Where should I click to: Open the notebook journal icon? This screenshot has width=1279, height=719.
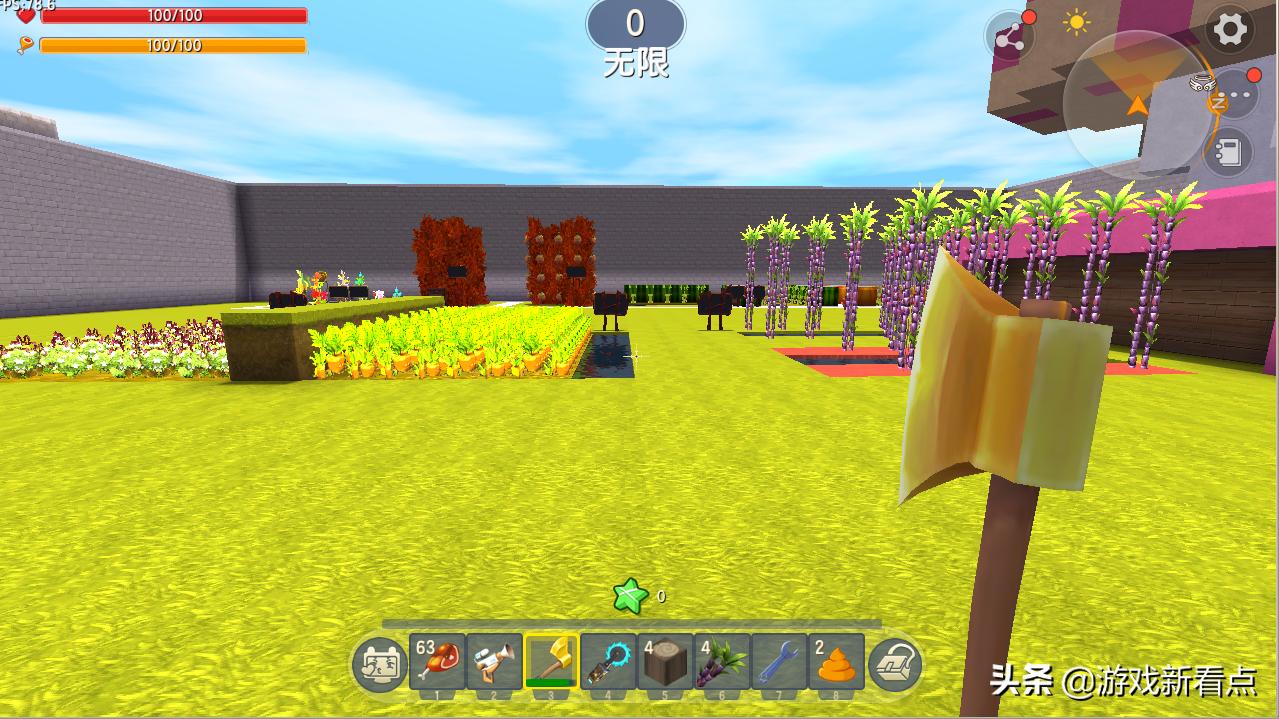coord(1227,152)
